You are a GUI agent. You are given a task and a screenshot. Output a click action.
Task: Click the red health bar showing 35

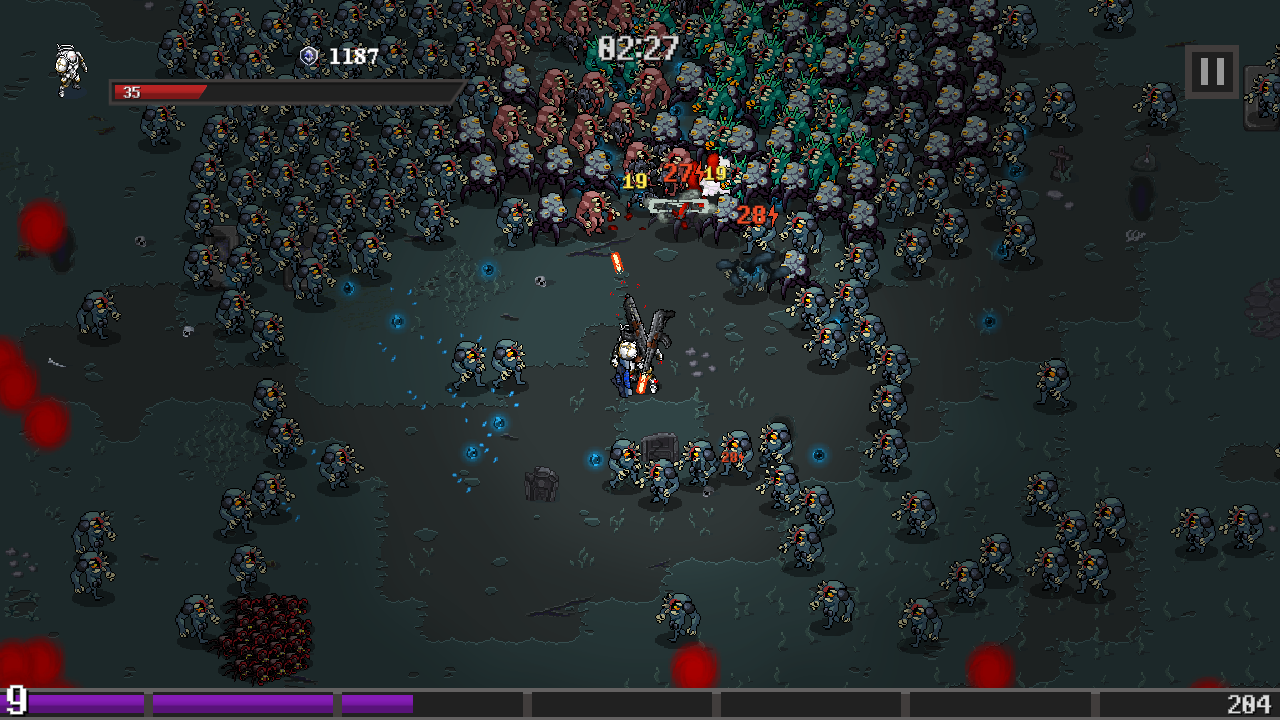click(x=160, y=90)
